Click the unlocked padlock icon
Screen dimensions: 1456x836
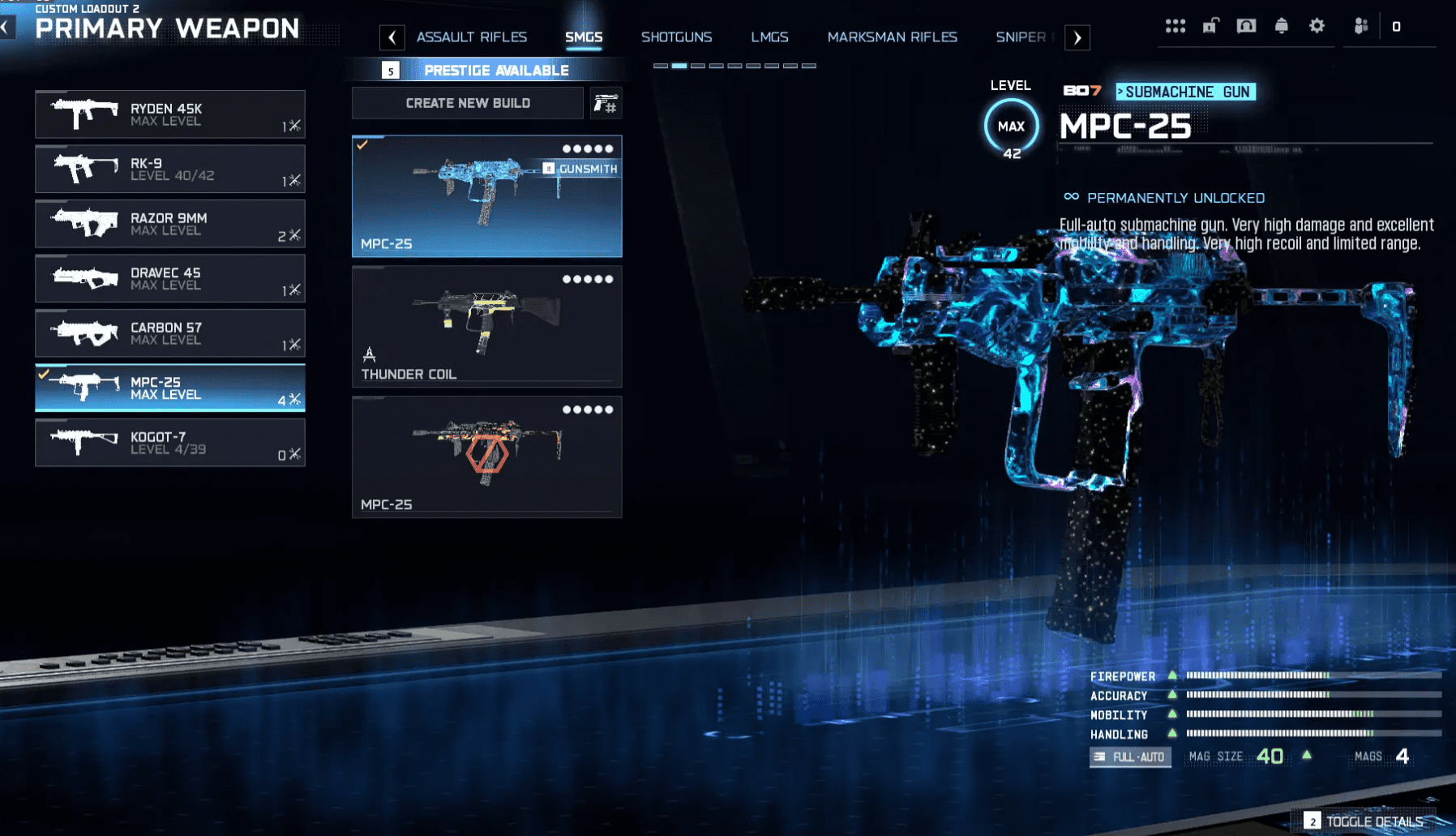coord(1210,25)
